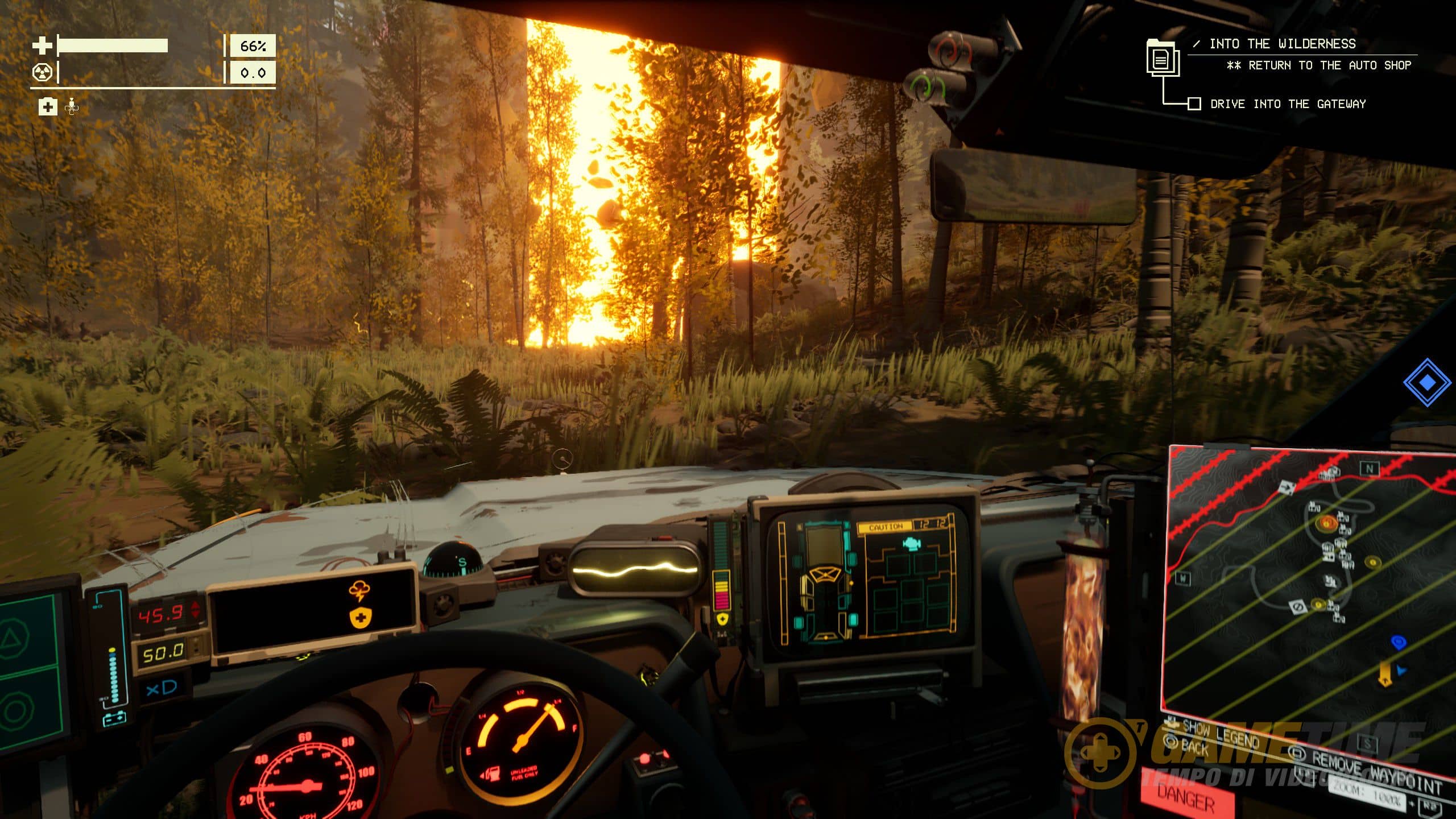Select the white arrow exit sign on the map
This screenshot has width=1456, height=819.
[1287, 486]
